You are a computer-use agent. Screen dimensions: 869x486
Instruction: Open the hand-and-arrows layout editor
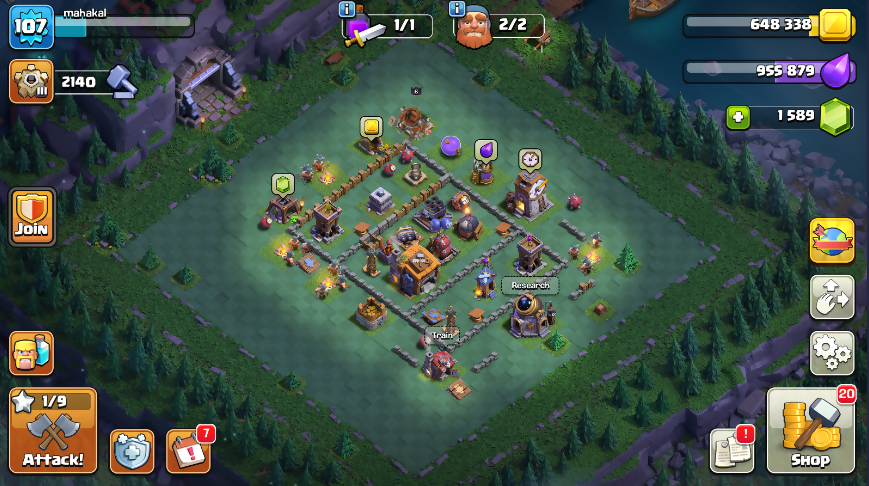coord(832,297)
